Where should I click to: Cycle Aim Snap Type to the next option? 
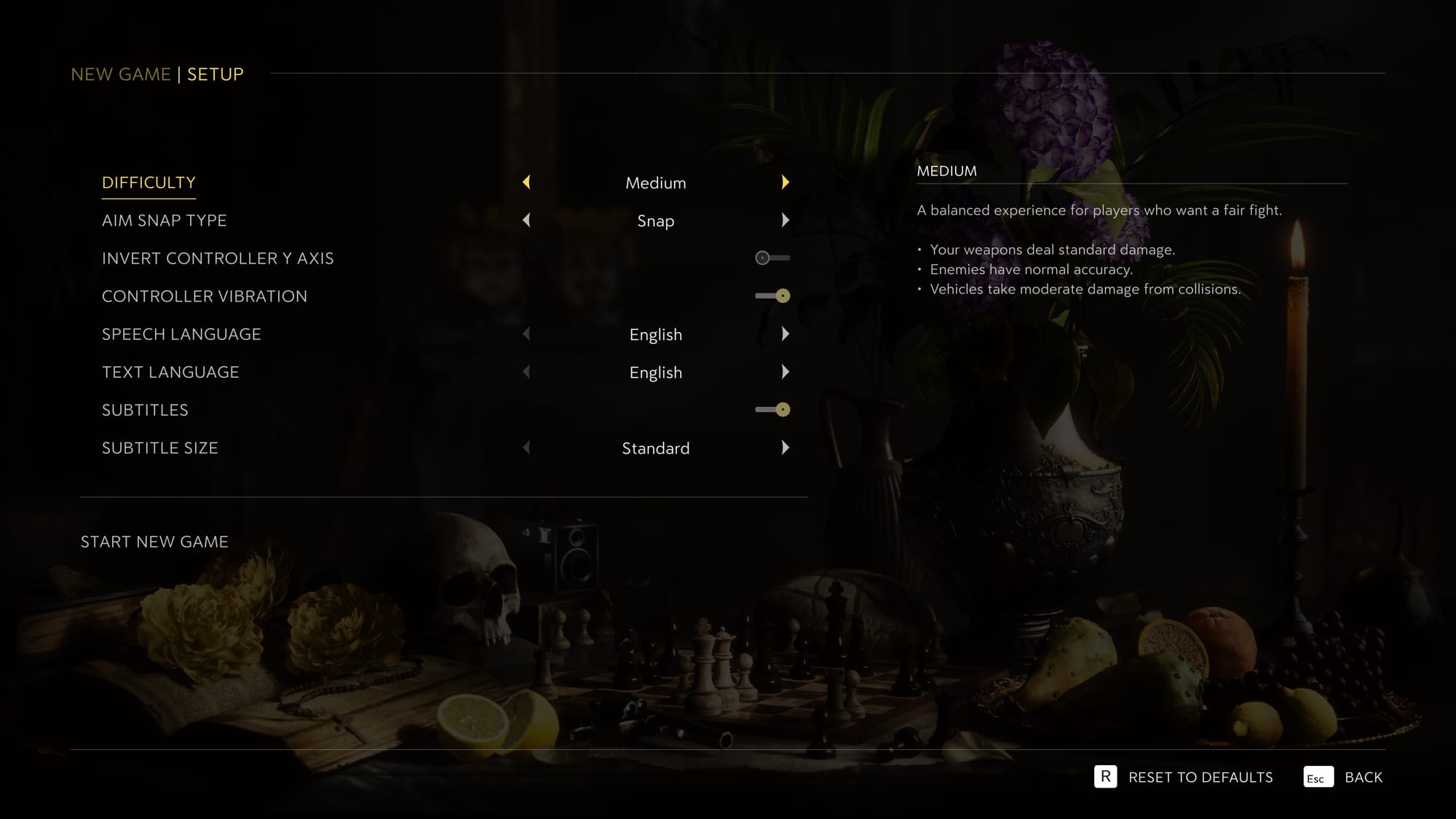(x=786, y=221)
